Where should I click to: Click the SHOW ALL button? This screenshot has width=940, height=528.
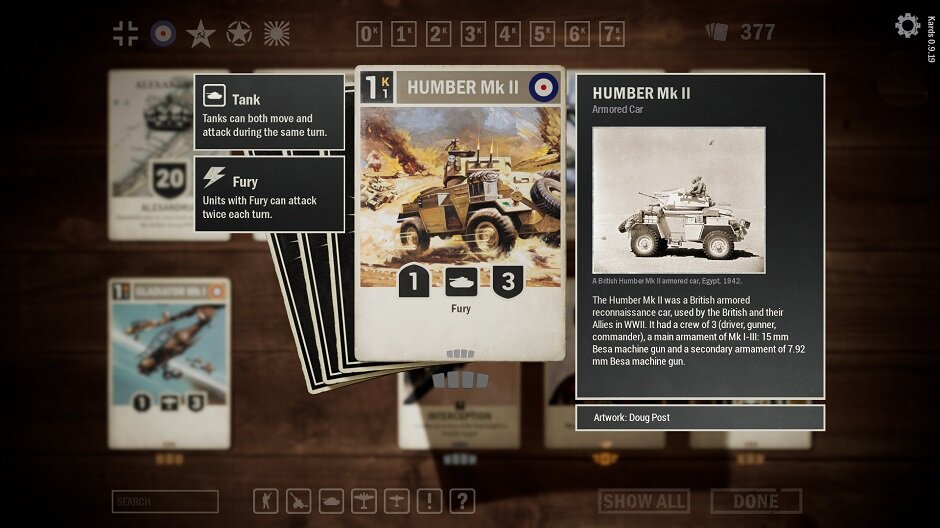[x=644, y=501]
